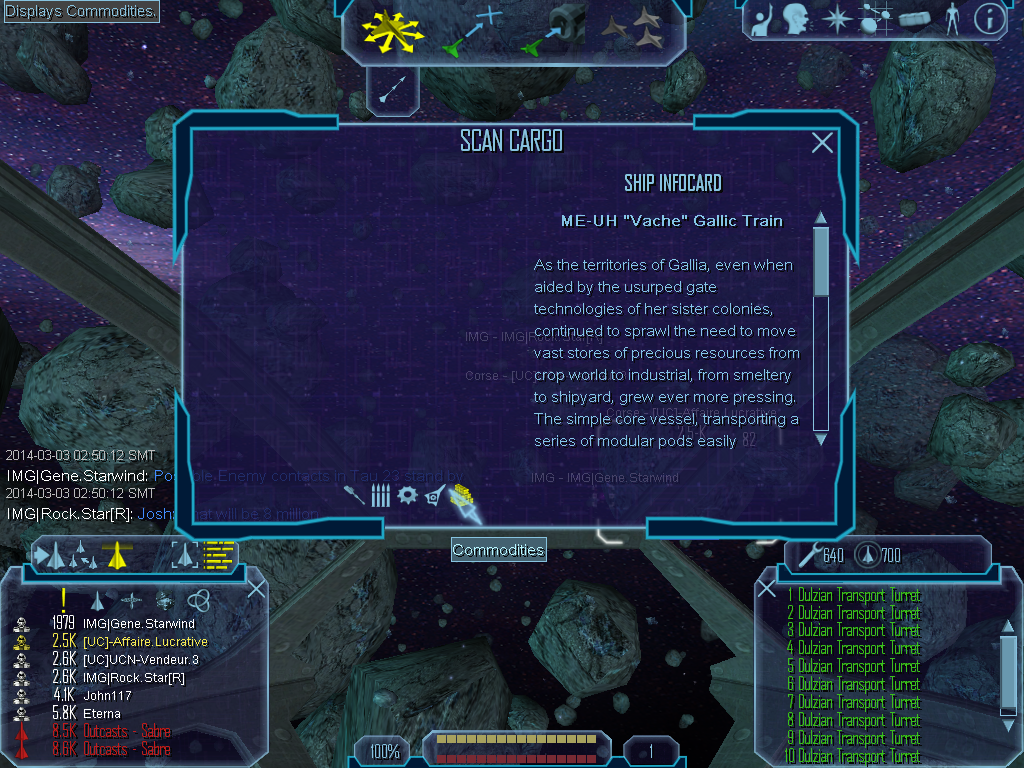
Task: Close the weapons list panel
Action: 767,589
